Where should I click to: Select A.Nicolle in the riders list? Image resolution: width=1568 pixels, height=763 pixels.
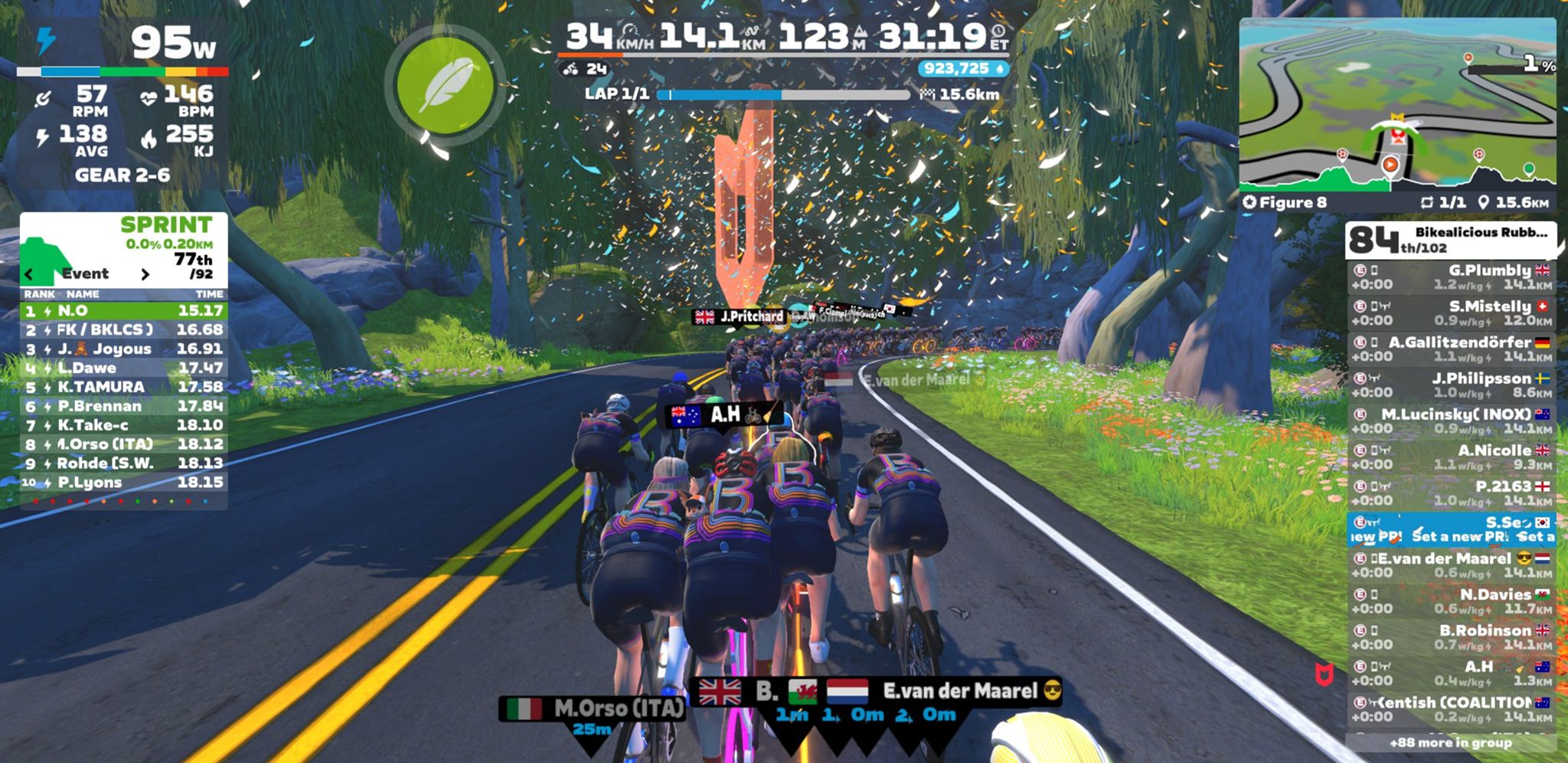1451,457
